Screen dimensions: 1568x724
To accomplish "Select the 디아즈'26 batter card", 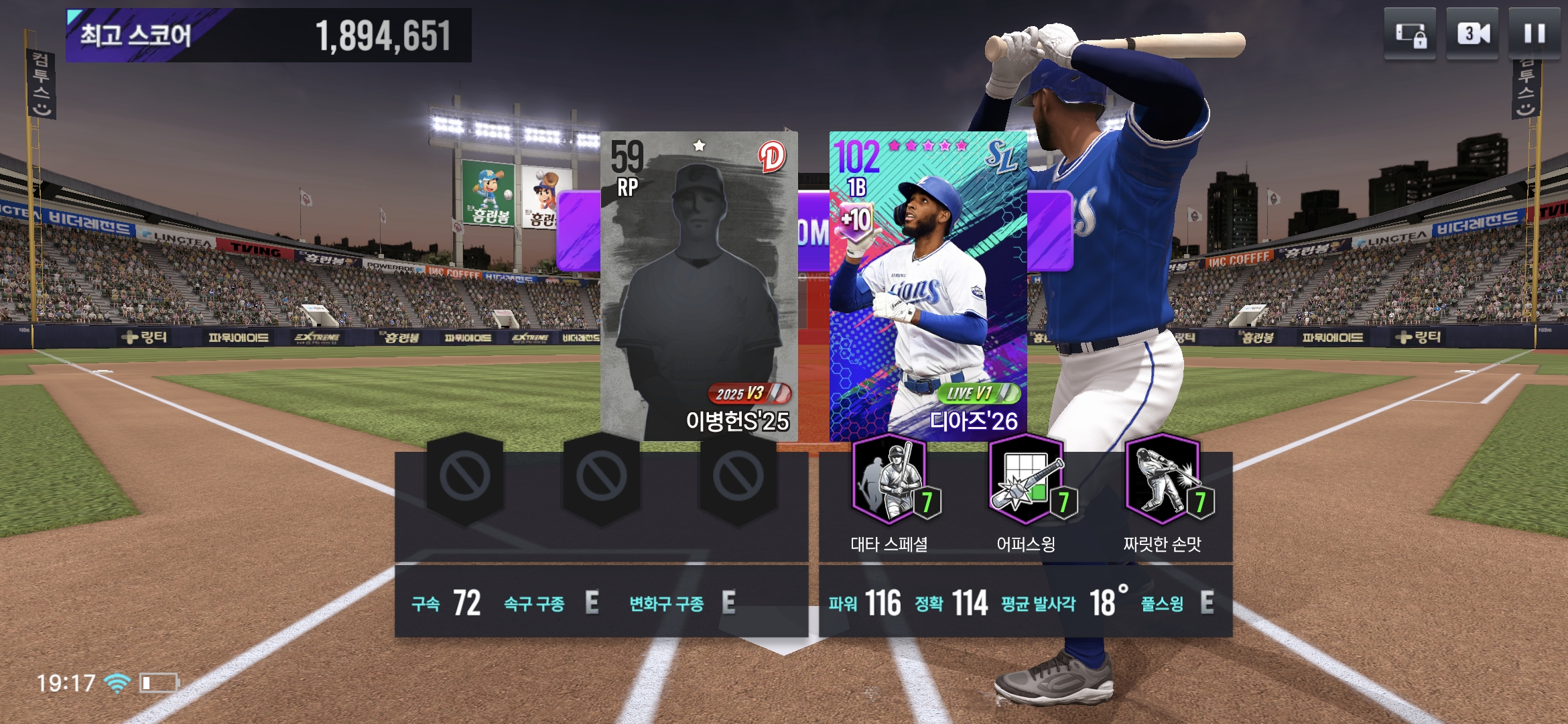I will (928, 286).
